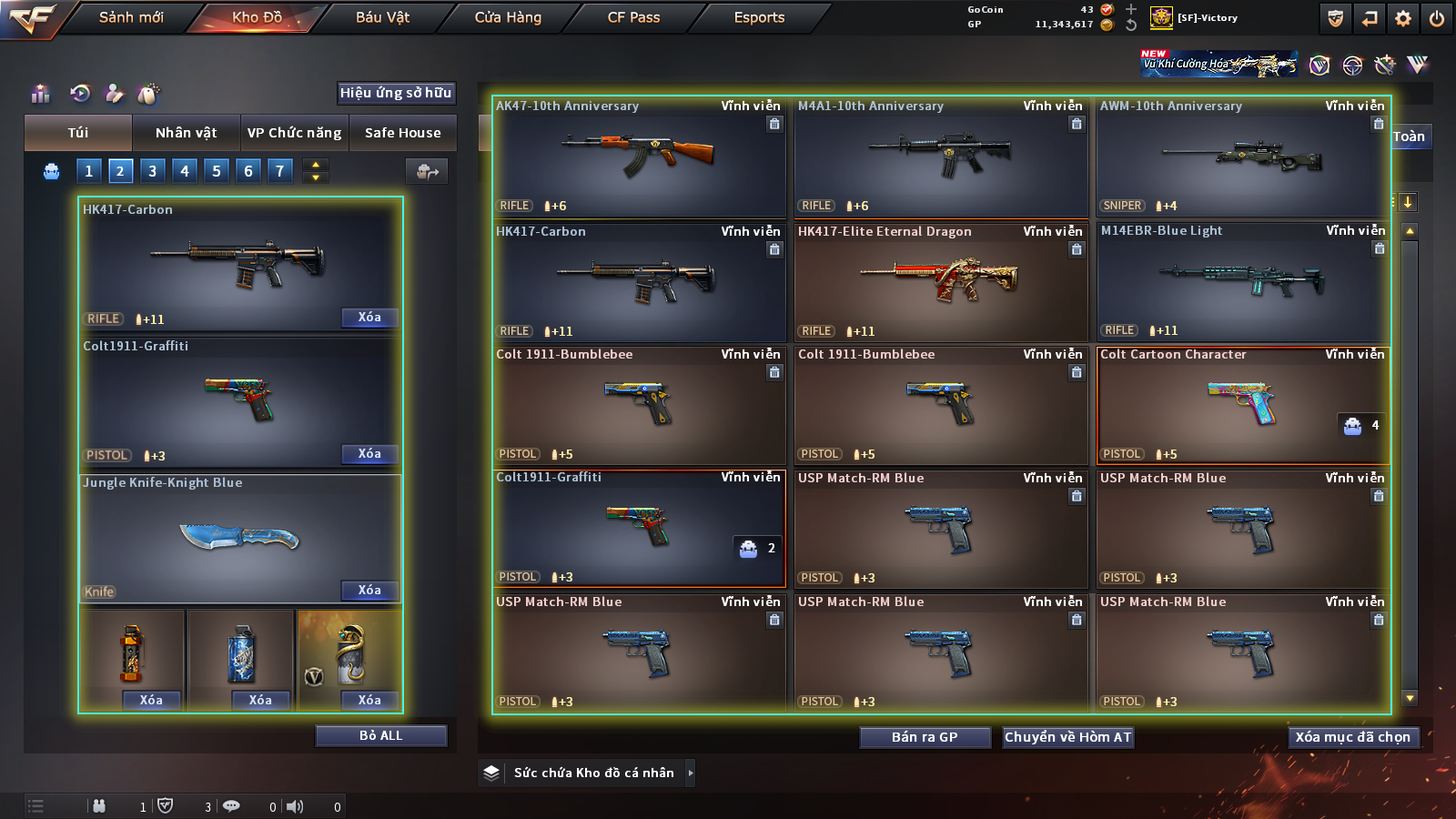Select the AK47-10th Anniversary rifle
This screenshot has height=819, width=1456.
coord(639,157)
